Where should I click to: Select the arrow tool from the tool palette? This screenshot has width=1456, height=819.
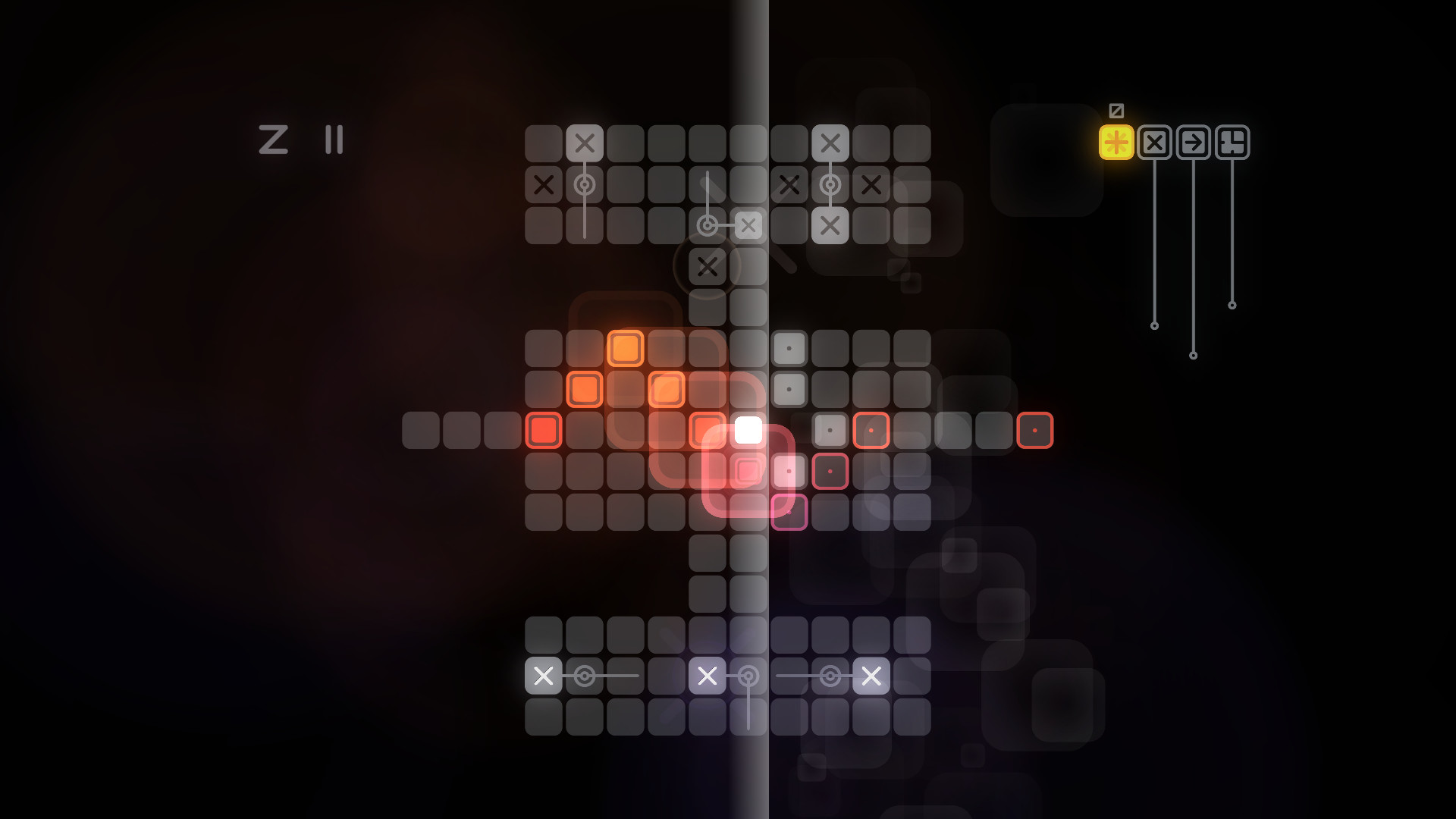(x=1194, y=140)
